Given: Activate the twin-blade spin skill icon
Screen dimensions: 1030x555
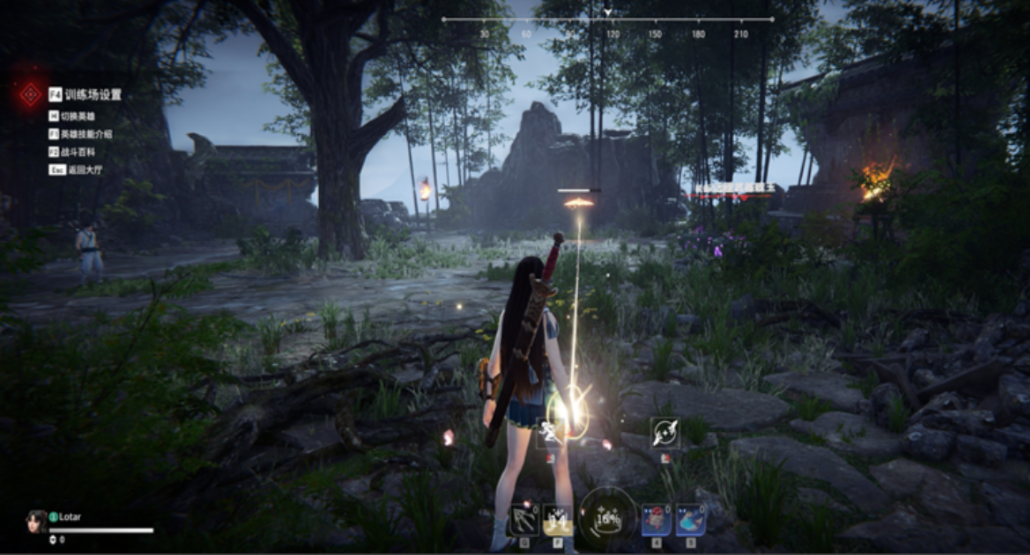Looking at the screenshot, I should [665, 433].
